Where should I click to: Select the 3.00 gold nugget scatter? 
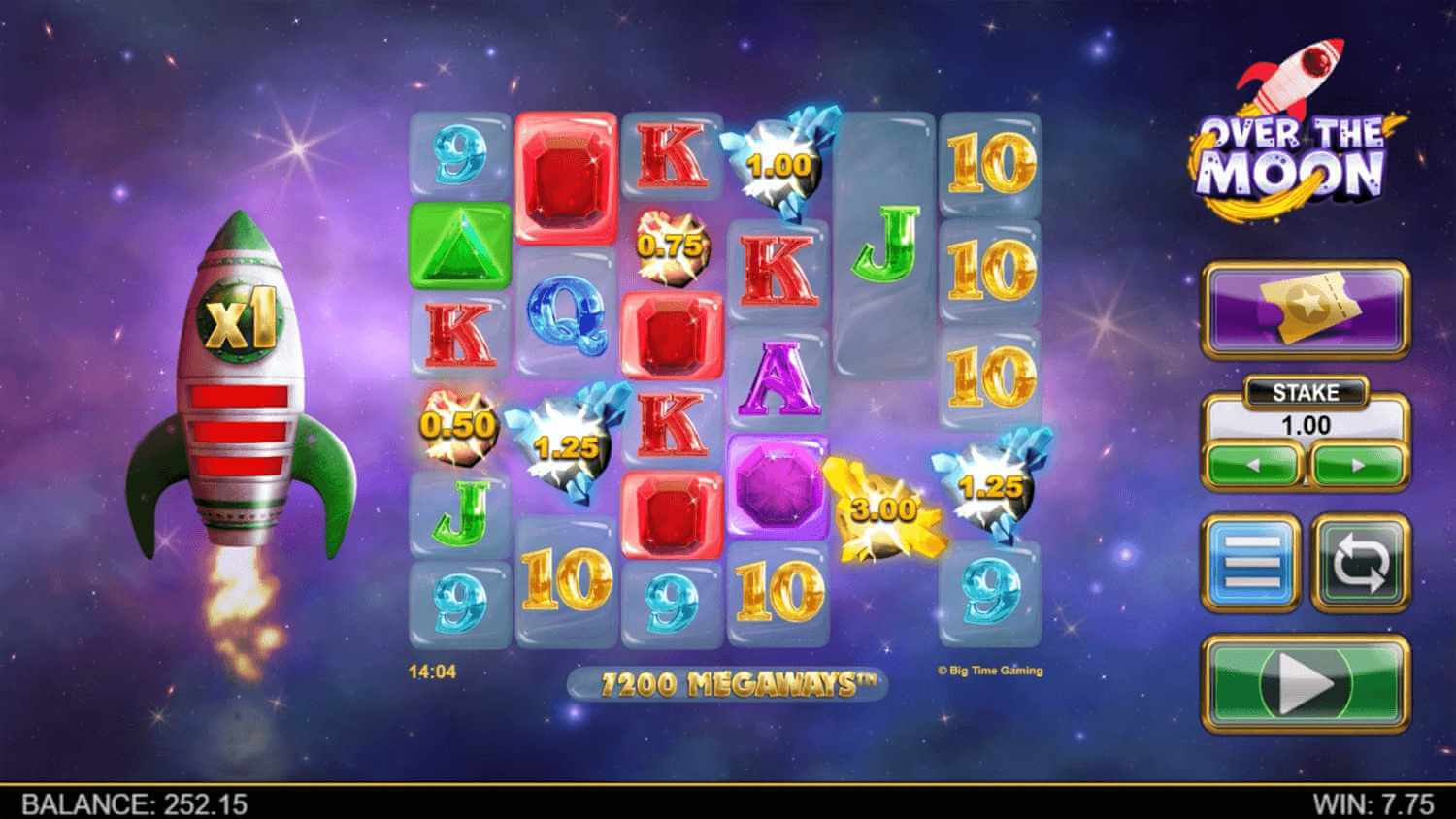pos(881,509)
